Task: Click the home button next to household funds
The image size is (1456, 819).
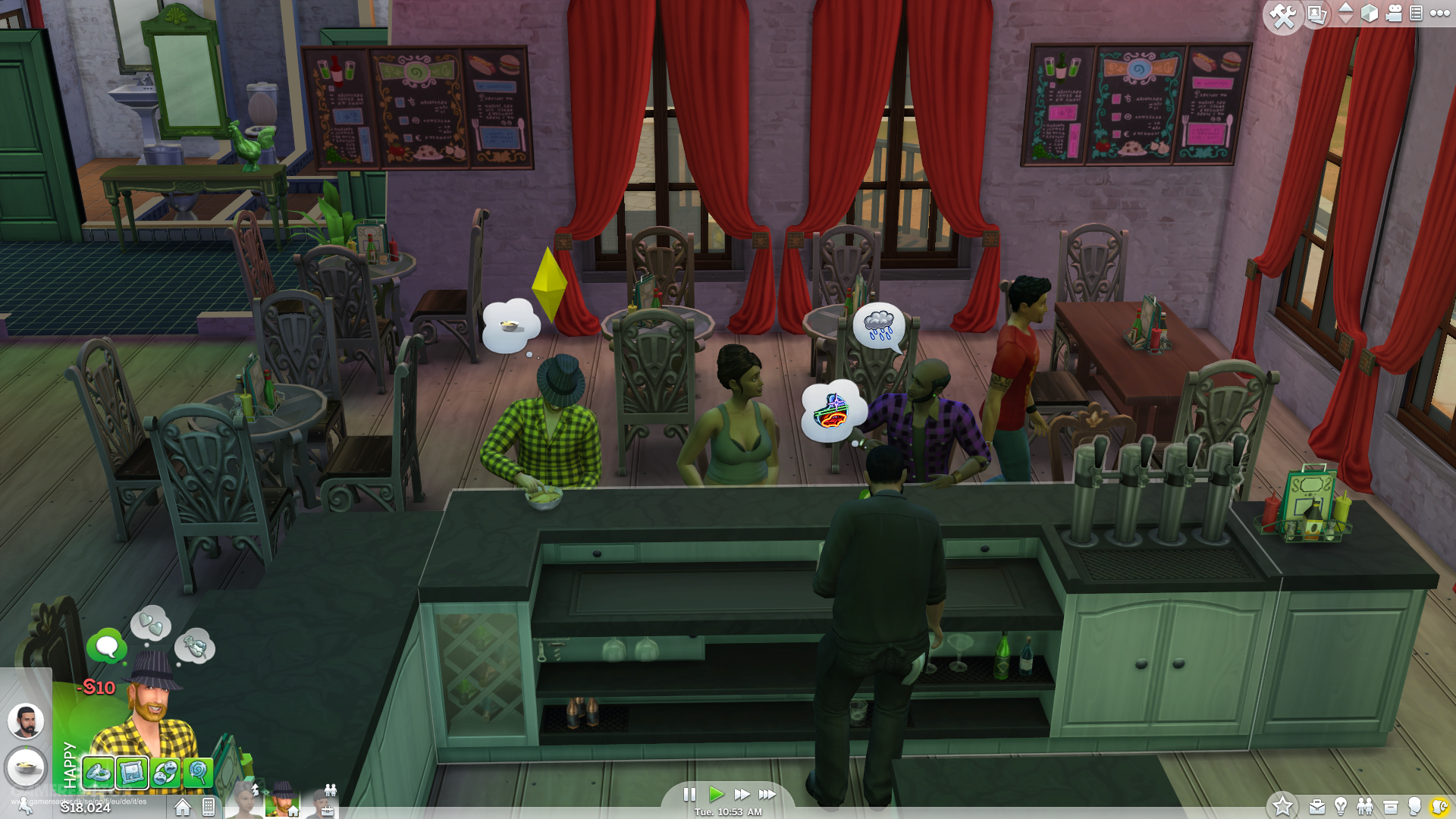Action: tap(182, 807)
